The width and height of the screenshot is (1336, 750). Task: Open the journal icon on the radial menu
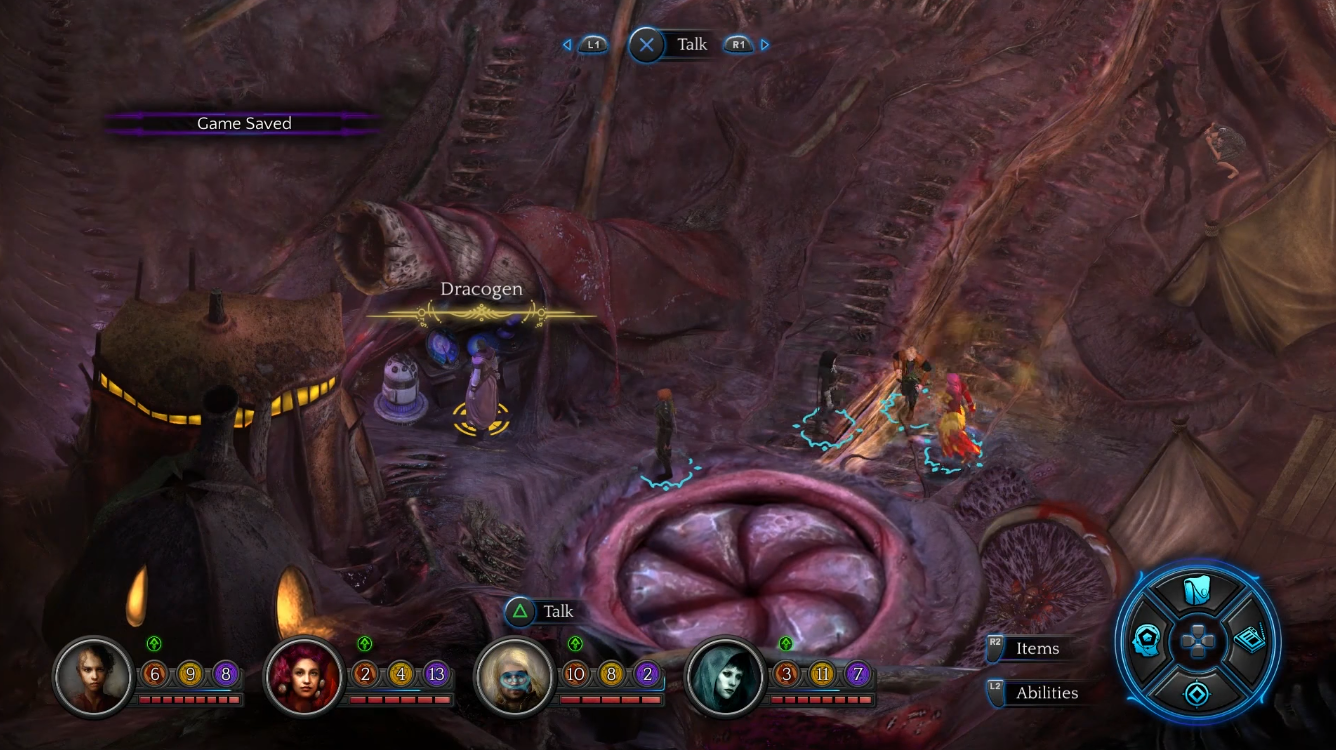1246,641
